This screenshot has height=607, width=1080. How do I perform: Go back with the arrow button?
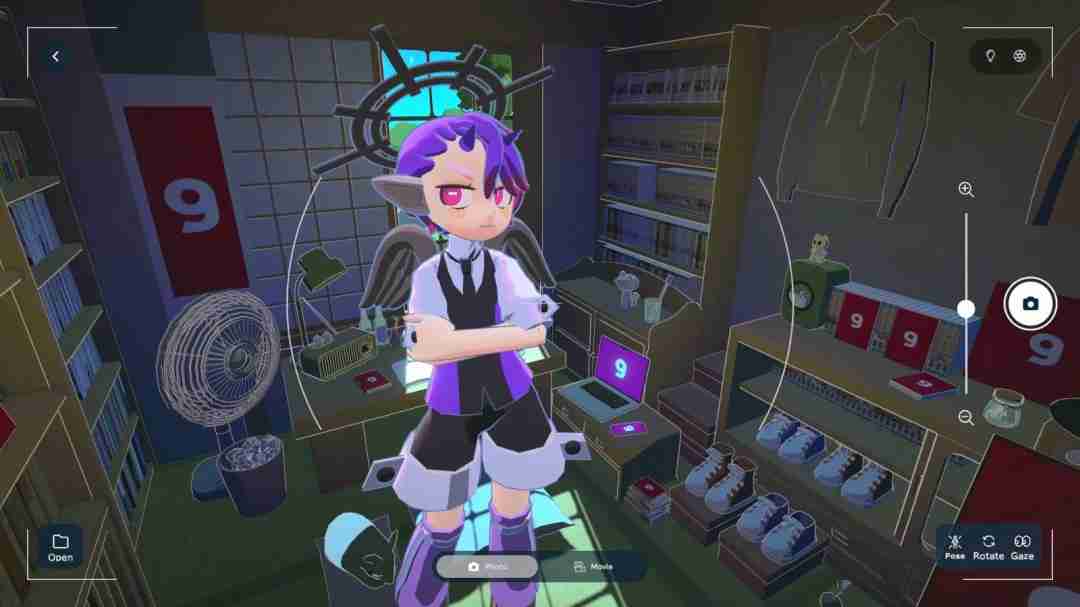pyautogui.click(x=56, y=57)
